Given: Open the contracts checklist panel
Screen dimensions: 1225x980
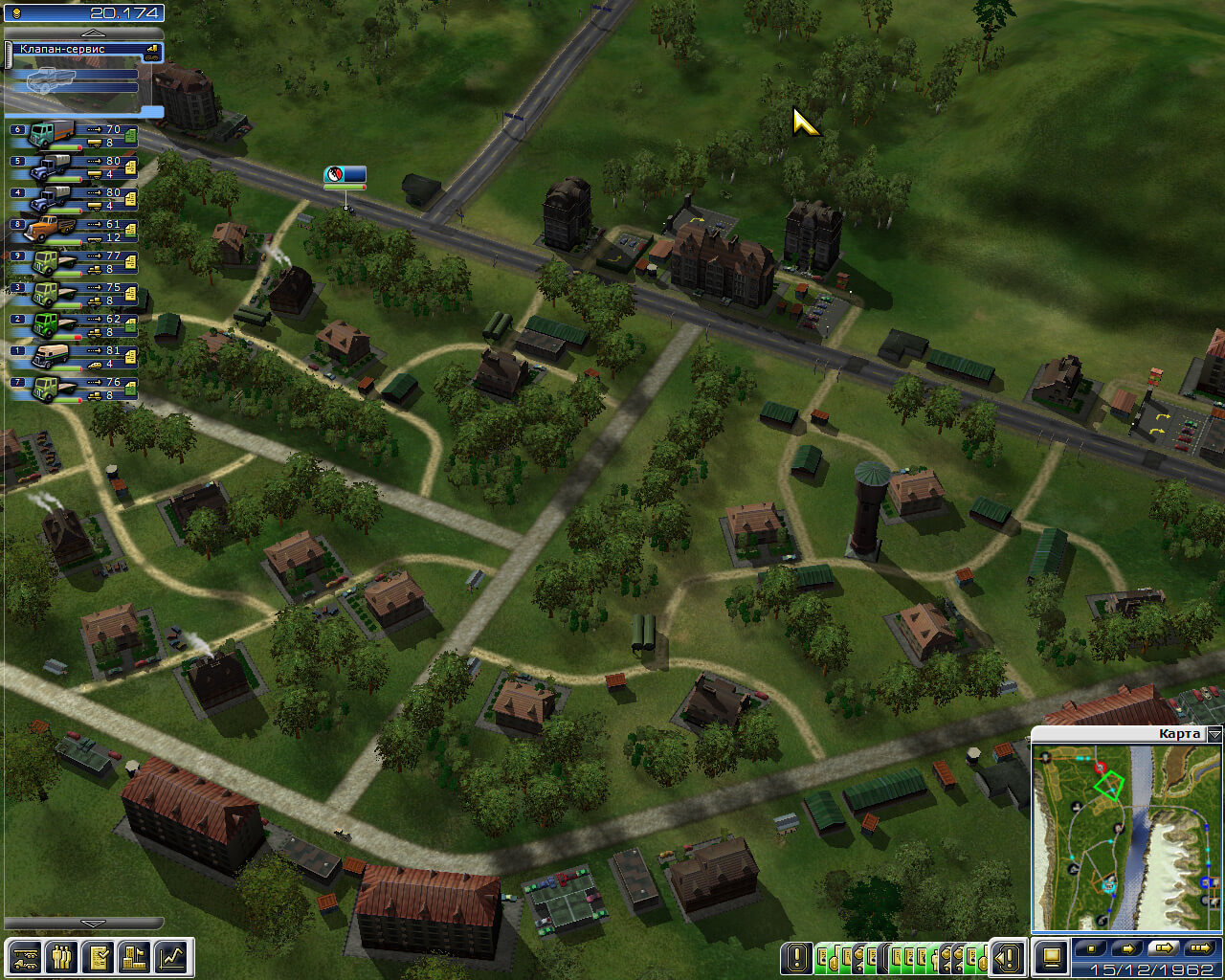Looking at the screenshot, I should point(98,956).
